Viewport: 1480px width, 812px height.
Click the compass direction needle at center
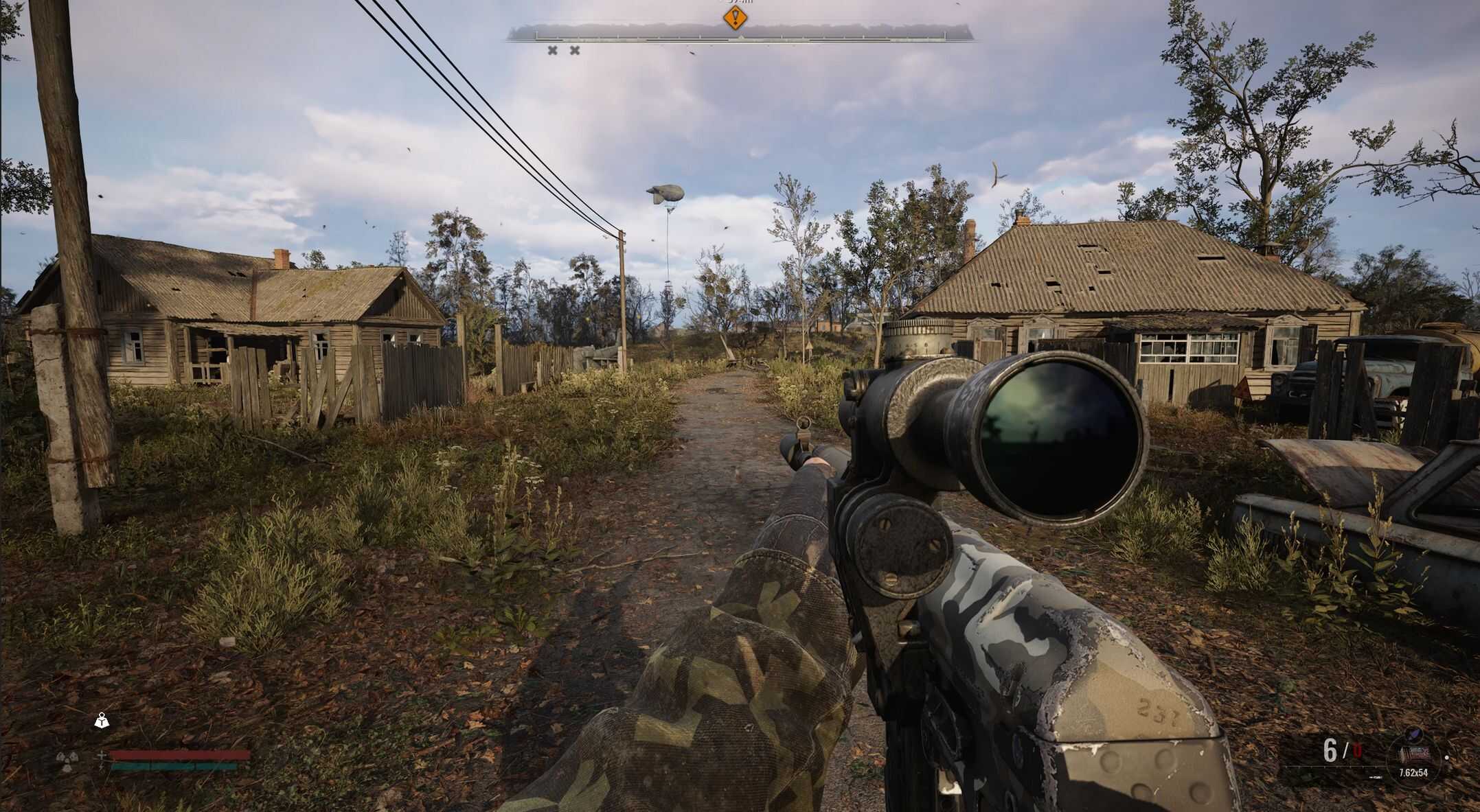740,37
